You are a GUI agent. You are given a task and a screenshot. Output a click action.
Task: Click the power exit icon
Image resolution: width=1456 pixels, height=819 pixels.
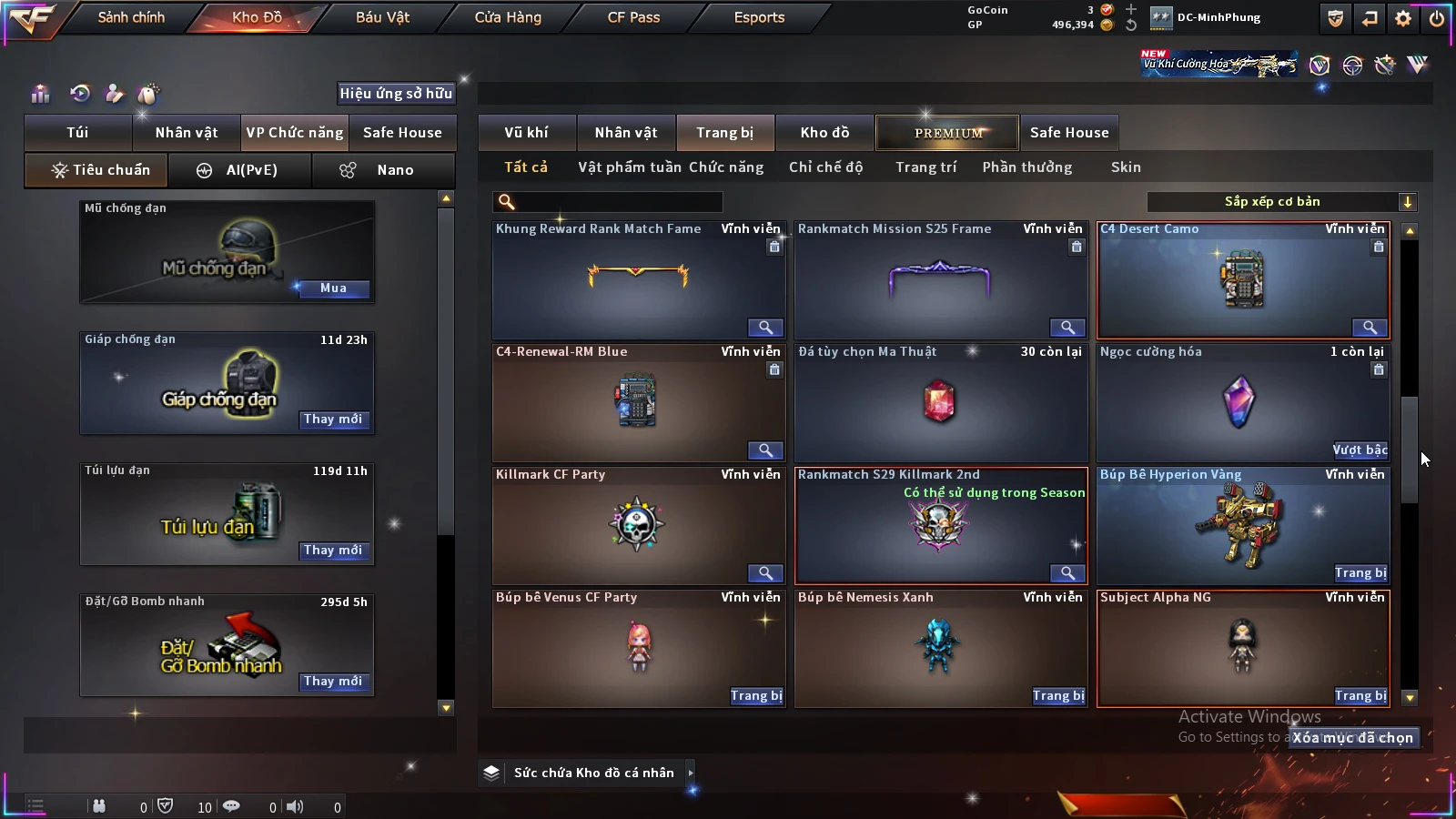[1437, 18]
